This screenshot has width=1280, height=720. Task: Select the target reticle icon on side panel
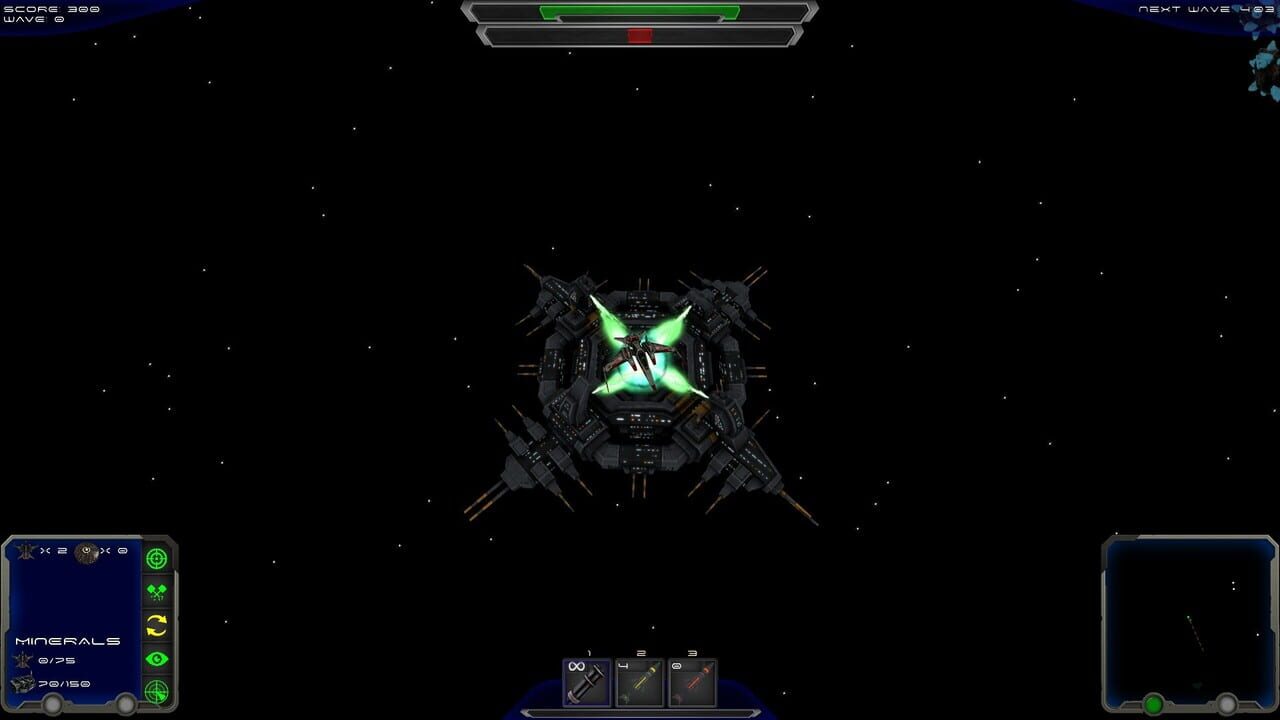coord(157,558)
